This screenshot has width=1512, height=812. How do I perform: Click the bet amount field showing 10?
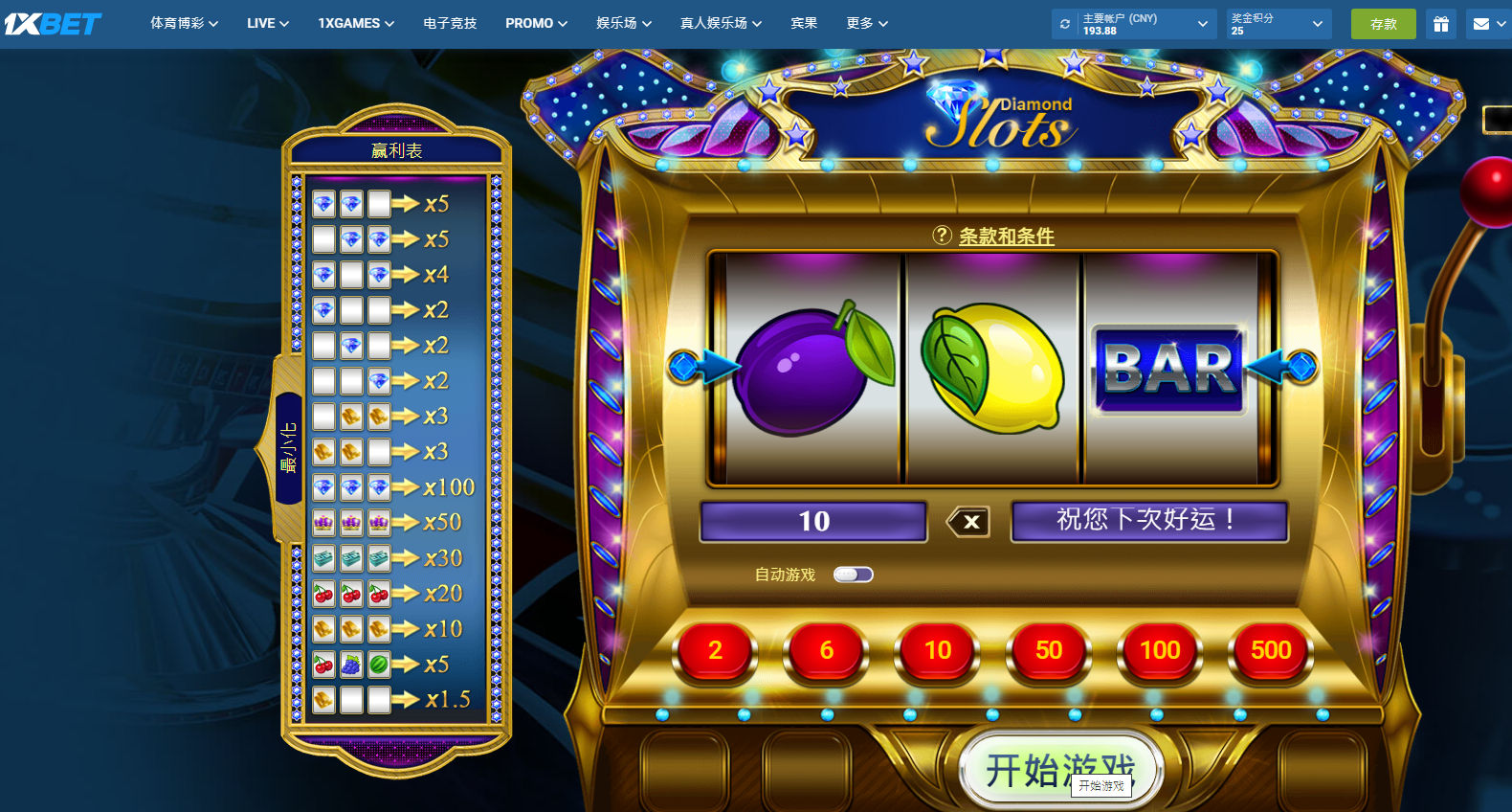813,522
